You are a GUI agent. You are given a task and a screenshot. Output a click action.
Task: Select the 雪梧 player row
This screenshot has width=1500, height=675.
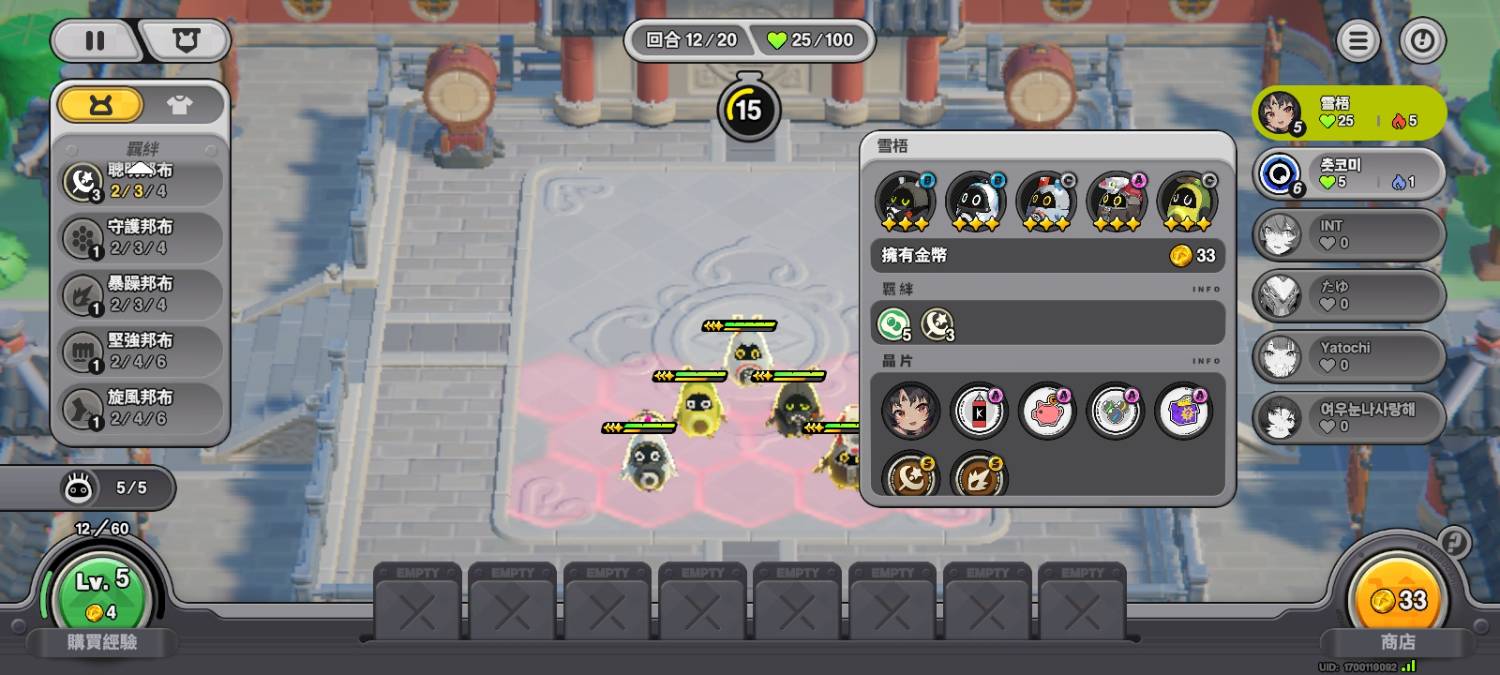(x=1348, y=112)
